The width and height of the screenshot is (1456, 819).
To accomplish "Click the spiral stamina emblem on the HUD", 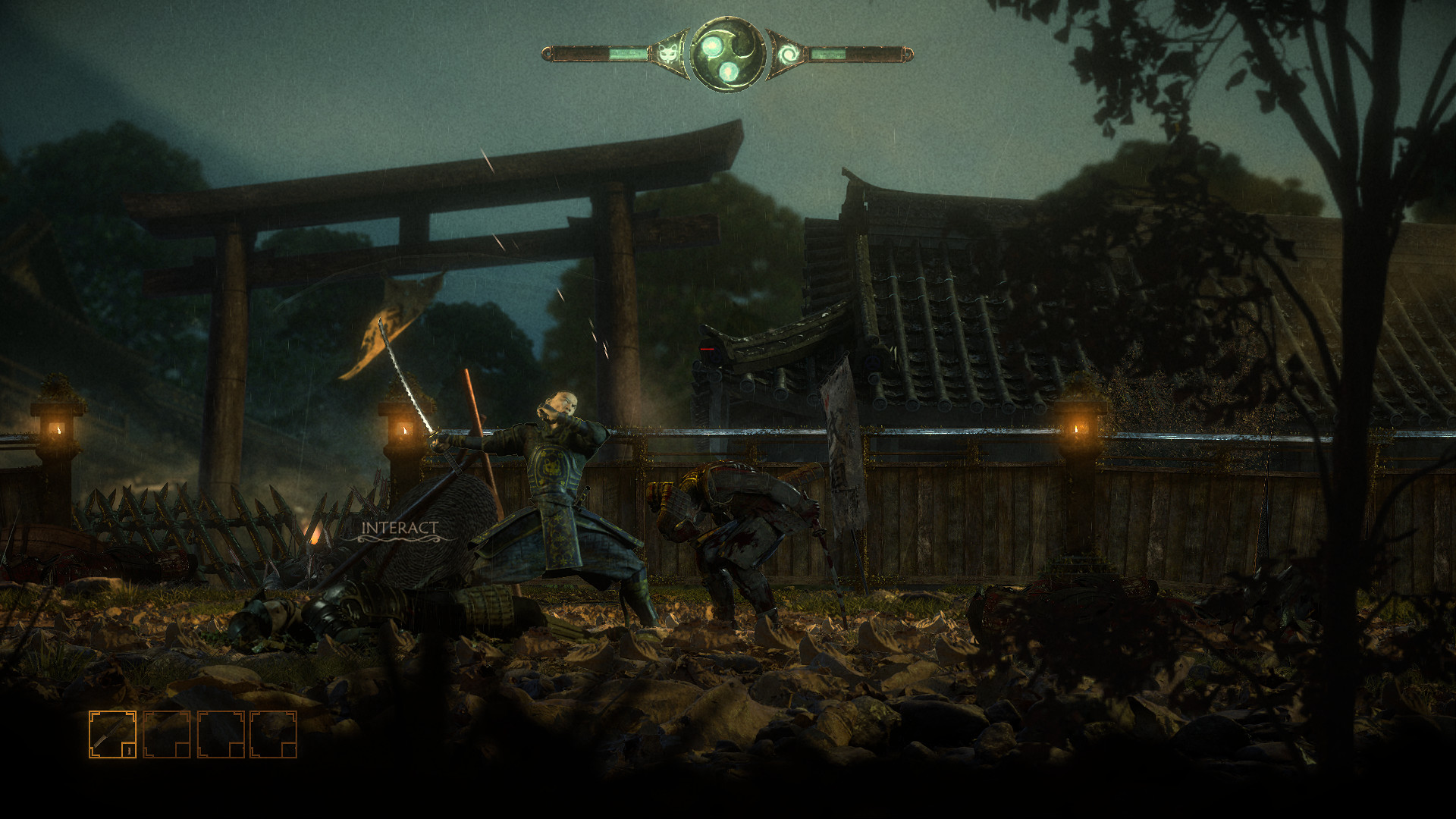I will (789, 52).
